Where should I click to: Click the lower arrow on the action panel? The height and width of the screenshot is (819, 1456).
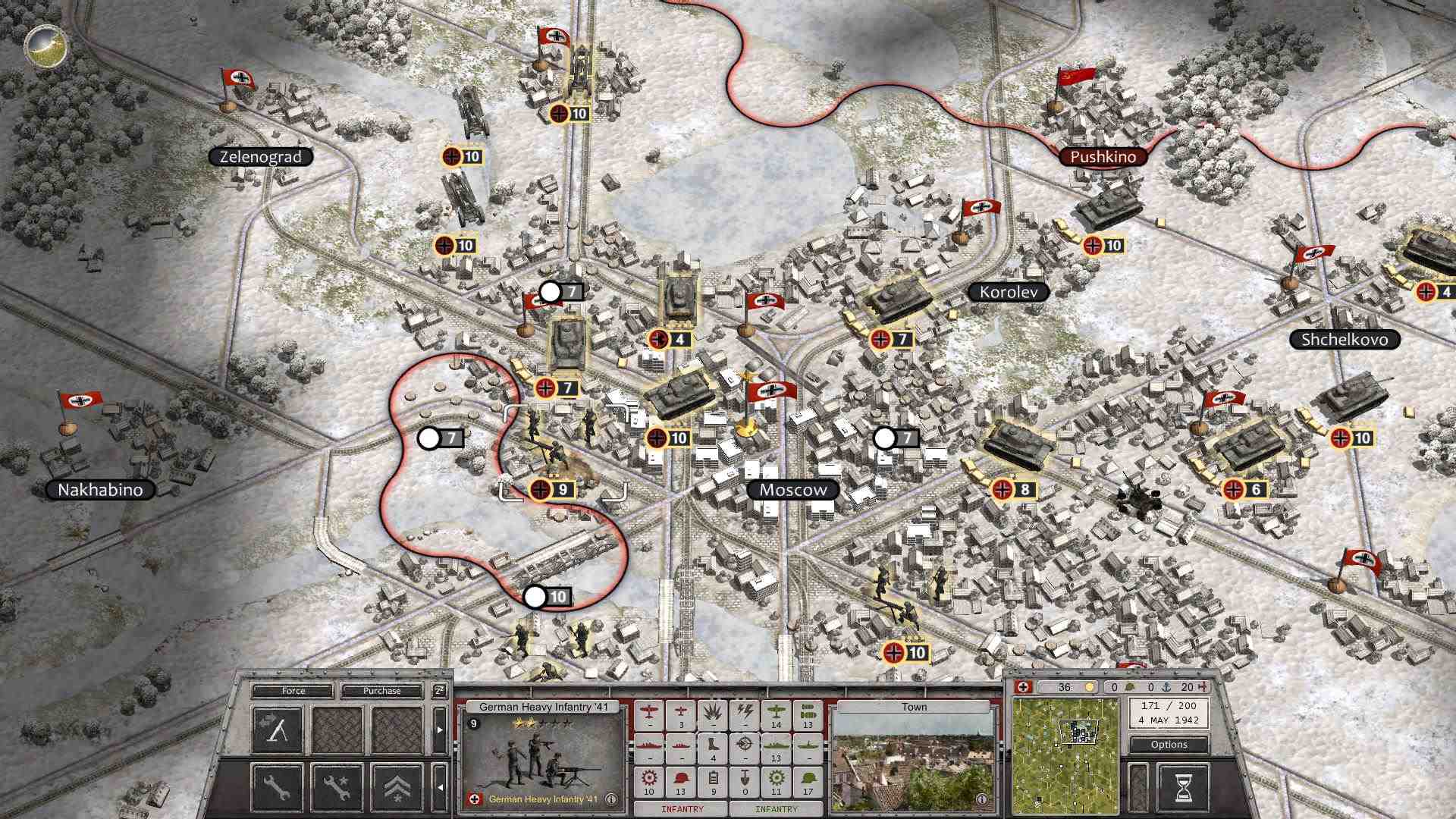(440, 786)
